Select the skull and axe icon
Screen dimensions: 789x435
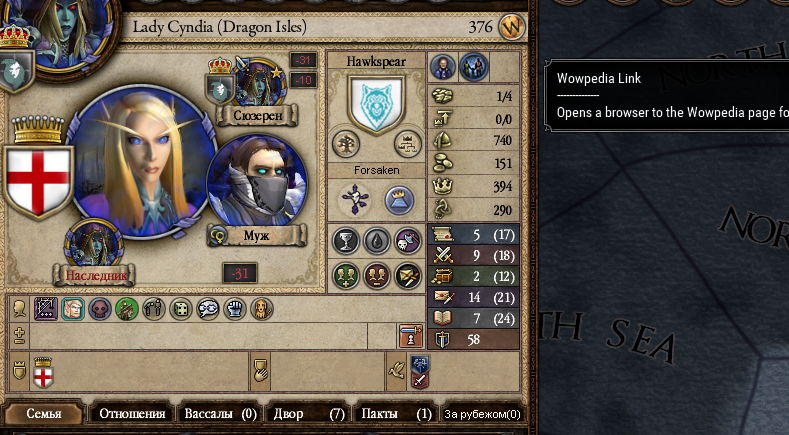407,241
